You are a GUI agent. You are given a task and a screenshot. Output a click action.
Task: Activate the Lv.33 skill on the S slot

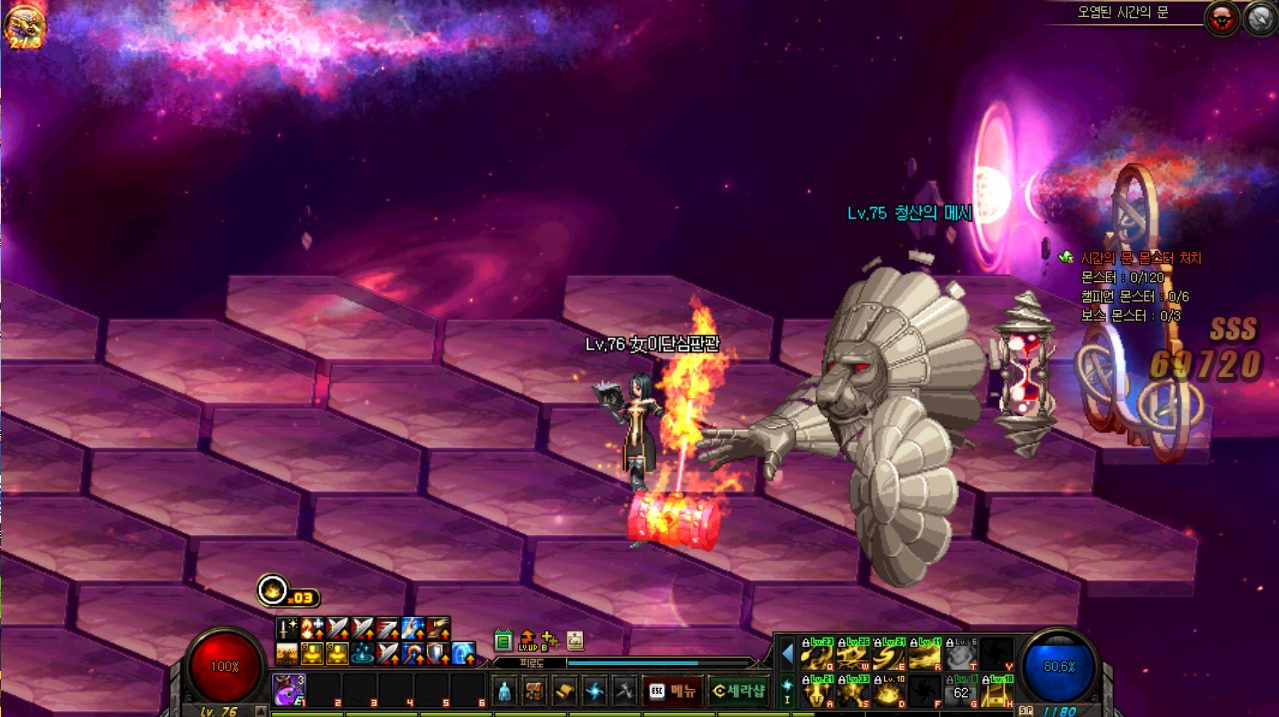[853, 691]
